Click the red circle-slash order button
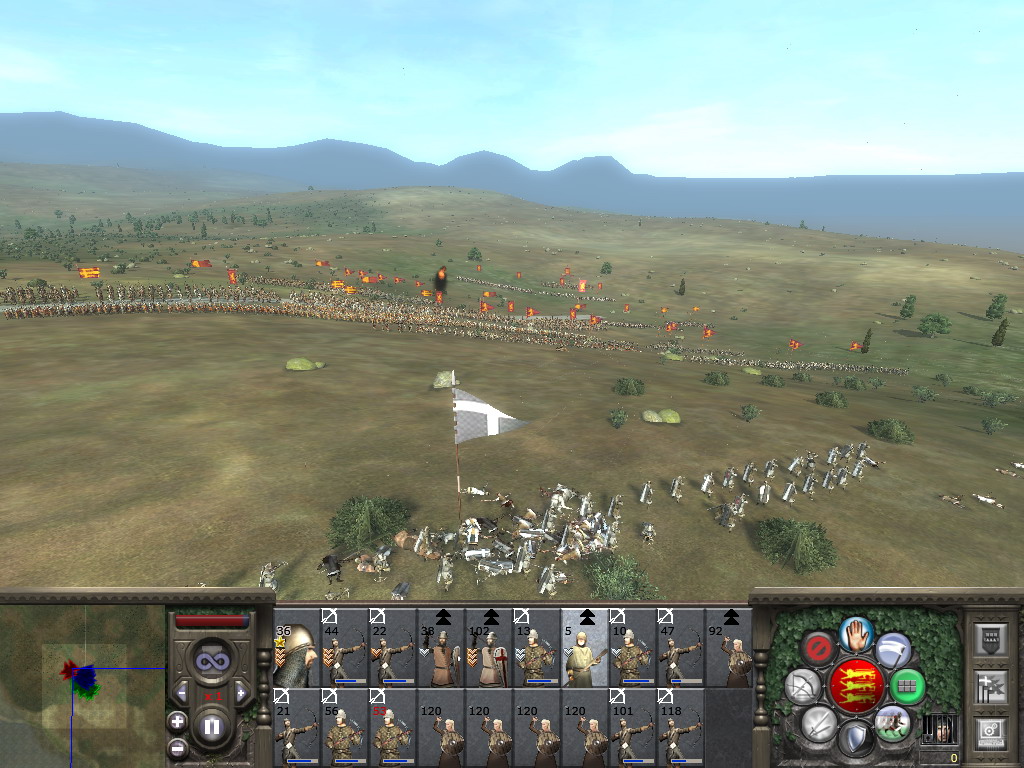Viewport: 1024px width, 768px height. click(819, 648)
